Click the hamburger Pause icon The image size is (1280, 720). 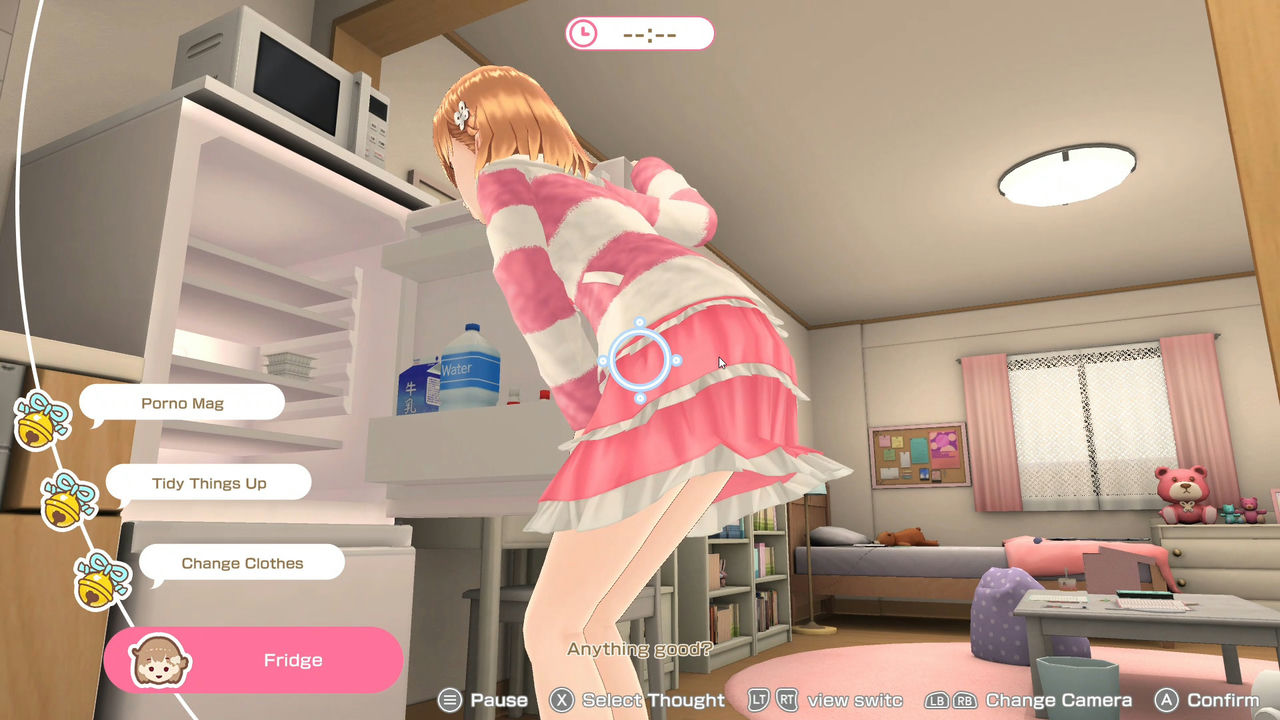pos(449,700)
